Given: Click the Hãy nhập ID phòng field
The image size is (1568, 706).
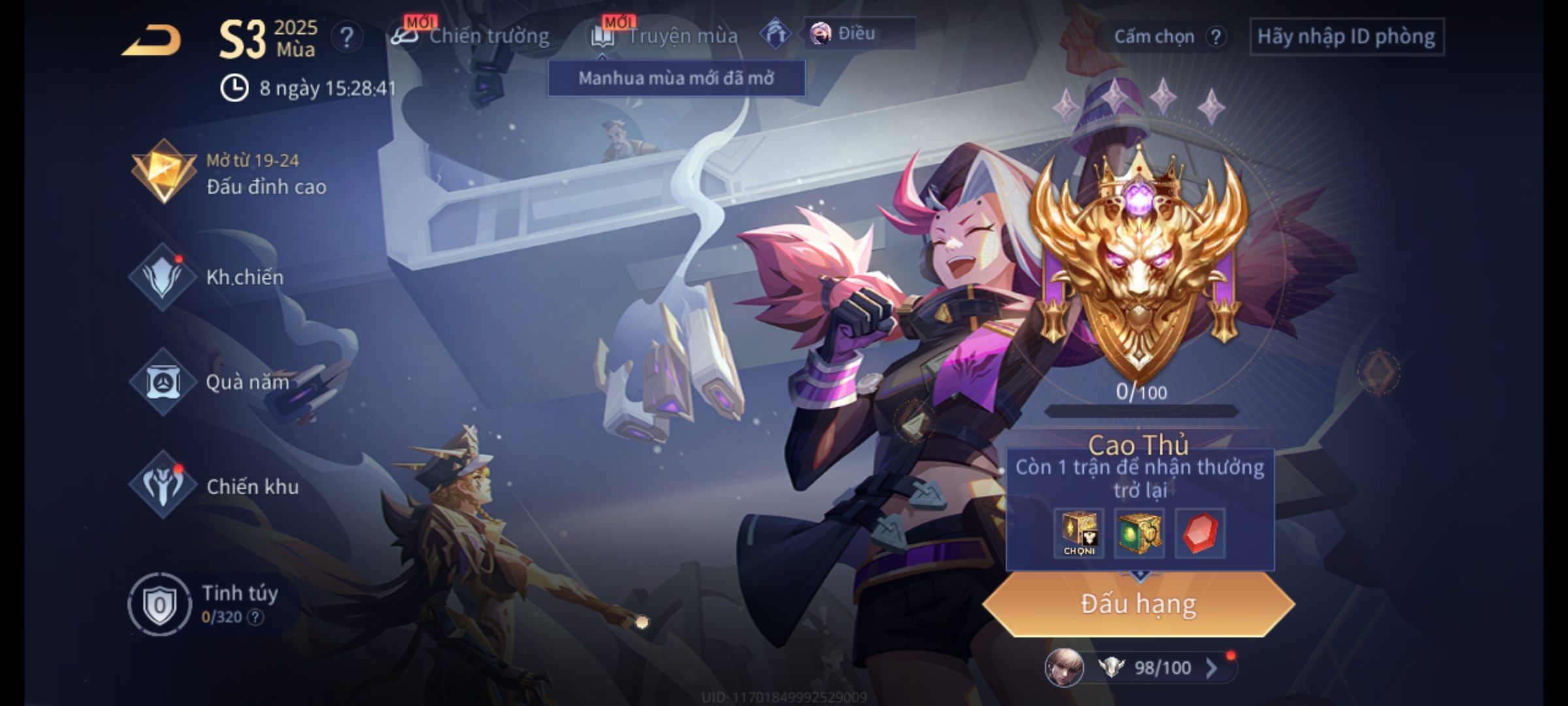Looking at the screenshot, I should pos(1346,37).
